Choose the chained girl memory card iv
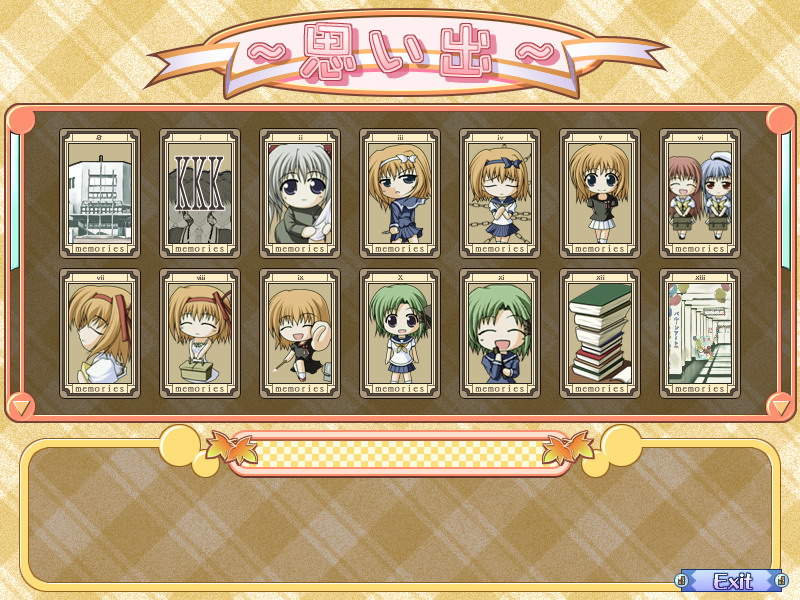800x600 pixels. pyautogui.click(x=500, y=194)
